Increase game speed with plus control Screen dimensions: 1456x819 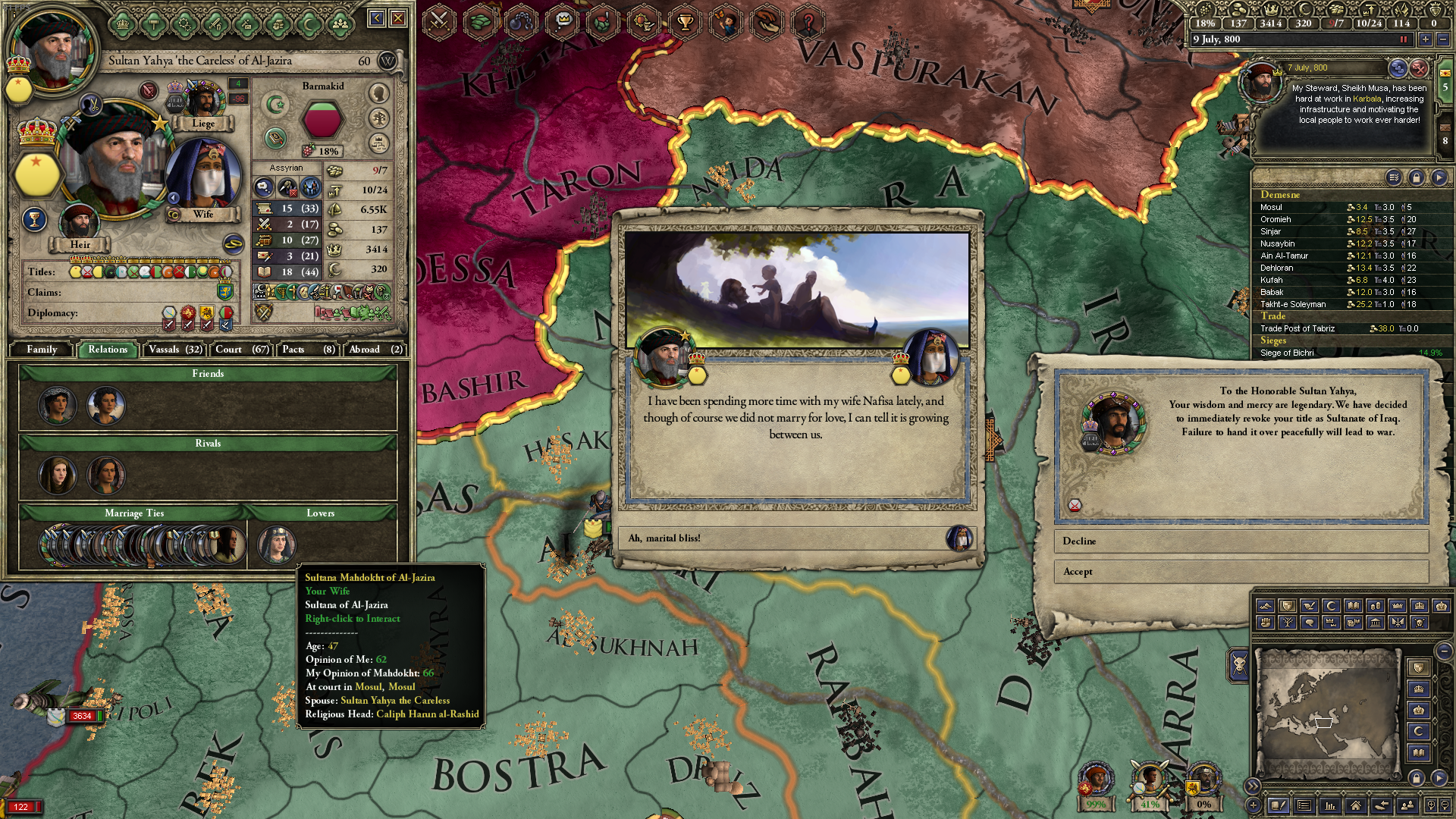point(1426,39)
